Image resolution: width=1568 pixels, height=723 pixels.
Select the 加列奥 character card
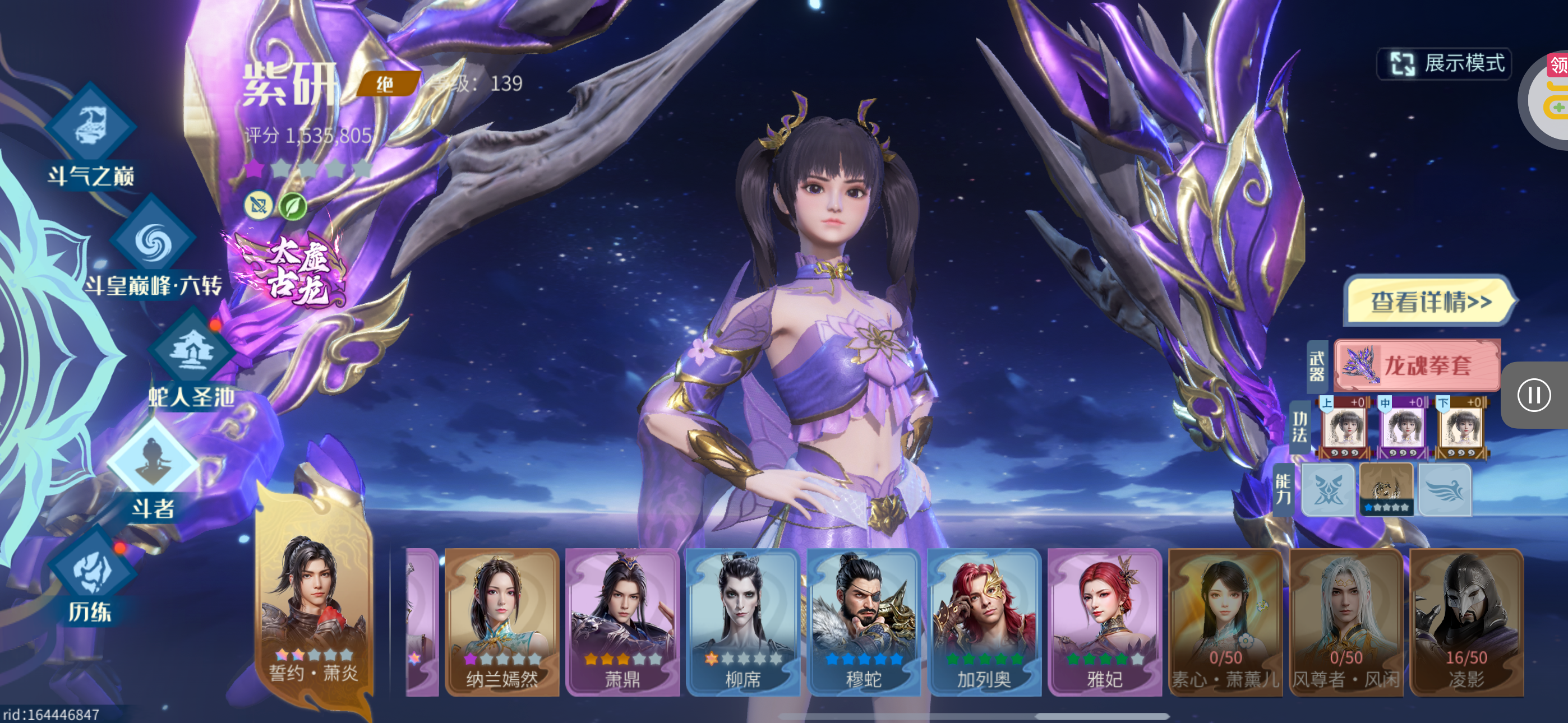click(x=984, y=622)
